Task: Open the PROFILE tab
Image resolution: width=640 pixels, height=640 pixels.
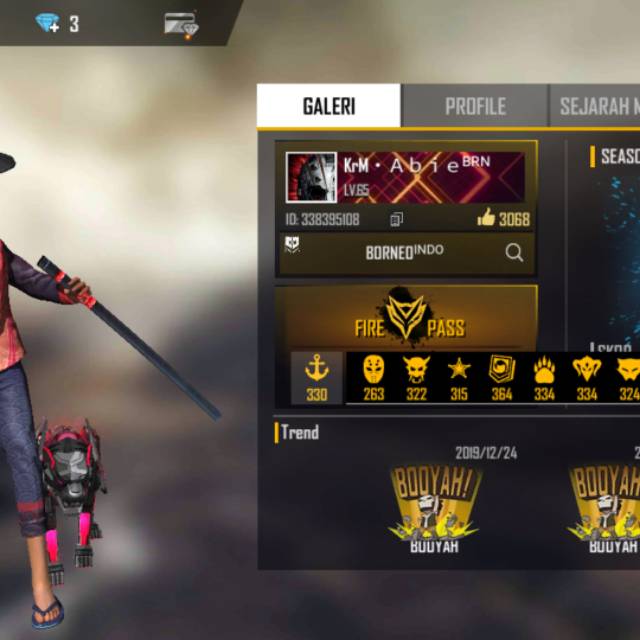Action: pos(475,106)
